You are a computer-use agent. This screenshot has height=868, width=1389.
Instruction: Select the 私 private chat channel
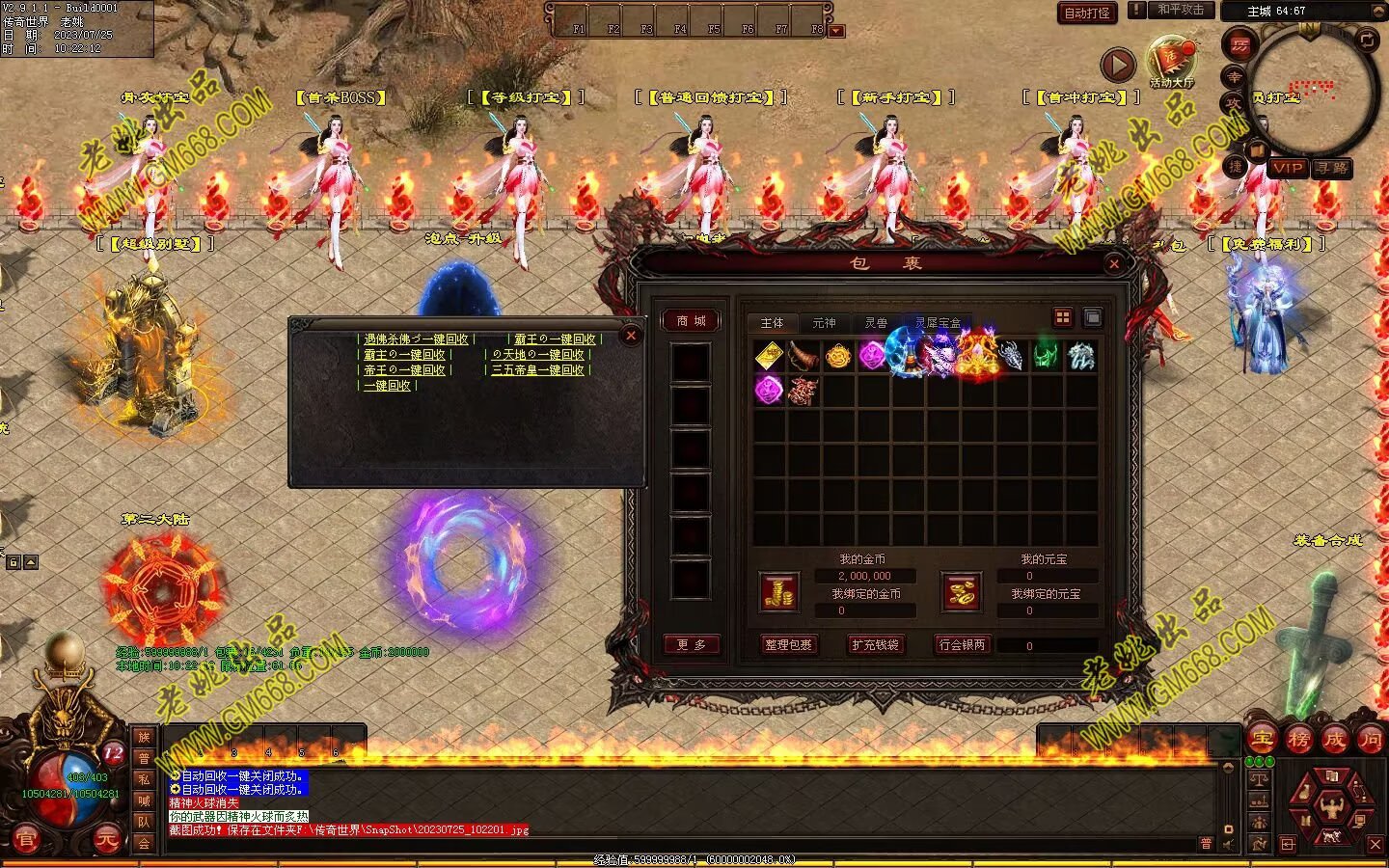144,779
